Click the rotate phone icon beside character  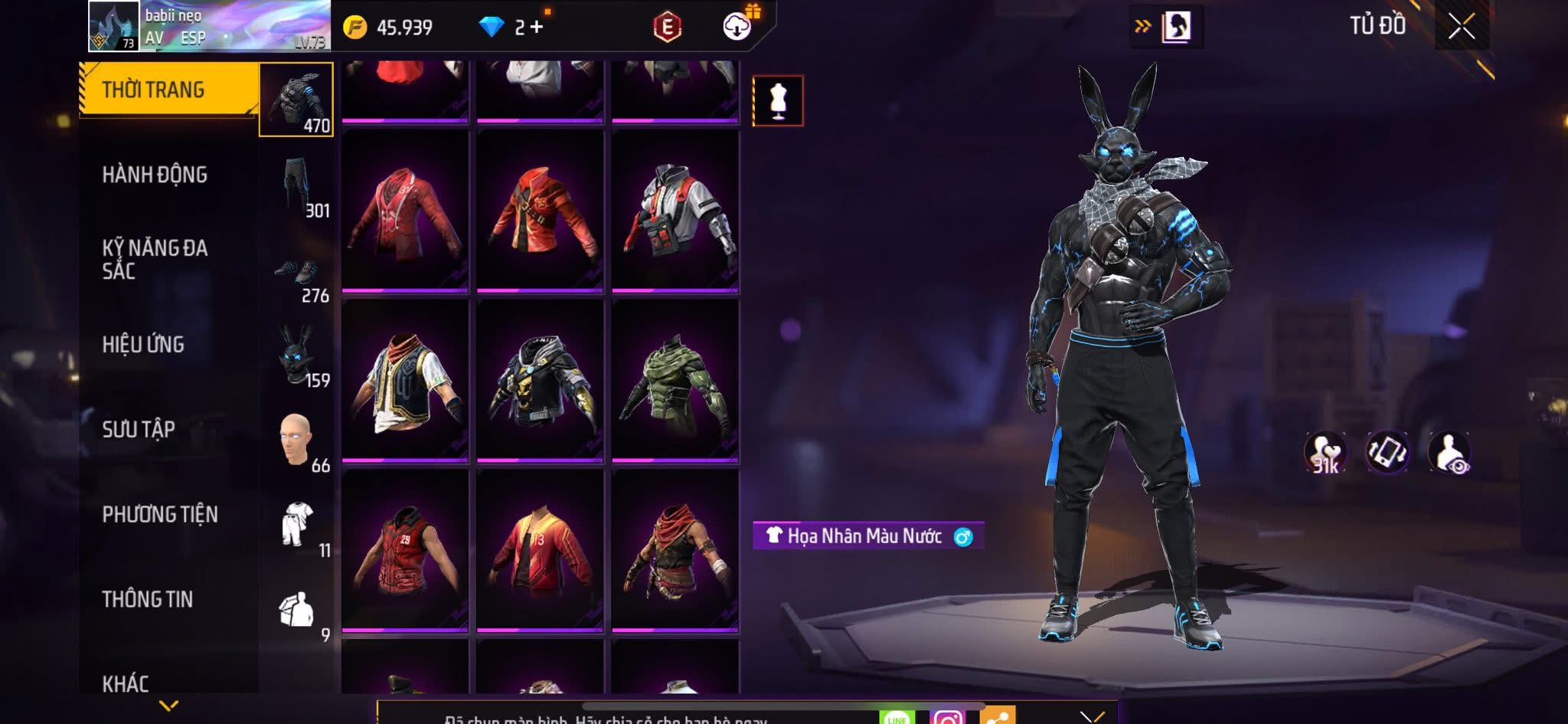pyautogui.click(x=1387, y=452)
